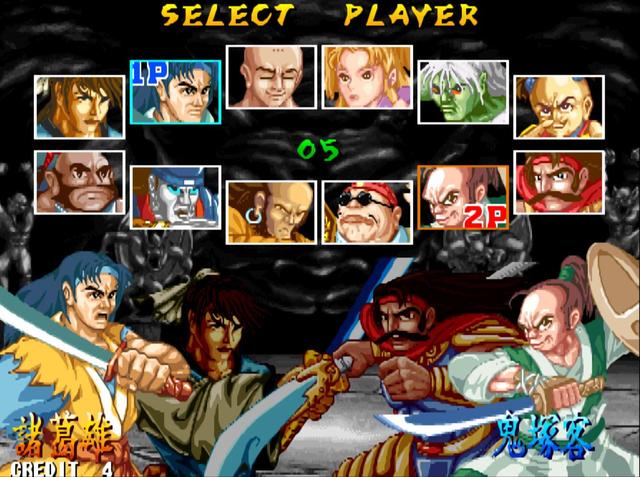640x477 pixels.
Task: Select the brown-haired swordsman portrait
Action: pyautogui.click(x=80, y=106)
